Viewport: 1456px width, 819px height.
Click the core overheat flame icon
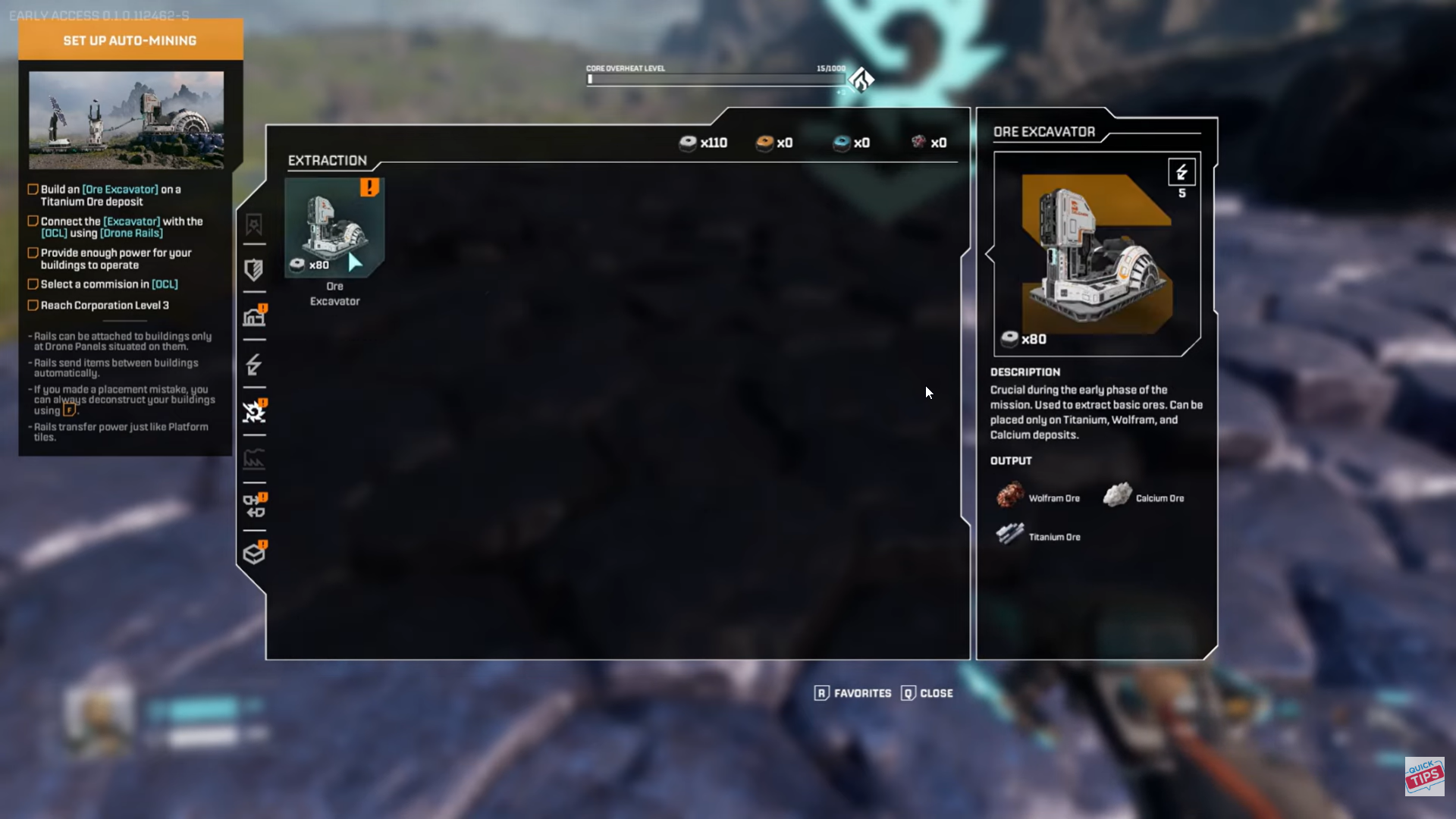861,80
